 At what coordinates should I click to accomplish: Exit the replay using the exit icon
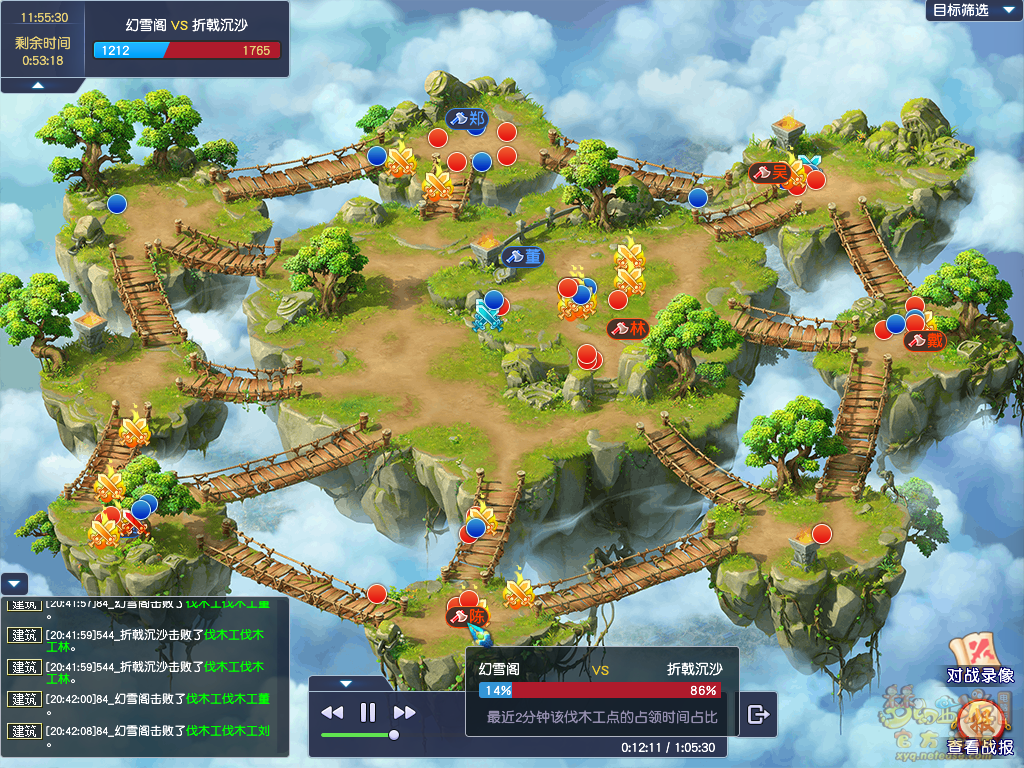758,714
